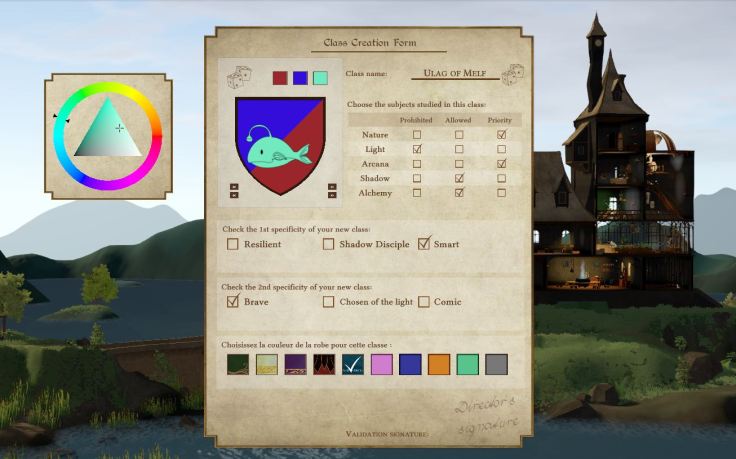This screenshot has width=736, height=459.
Task: Set Arcana subject to Allowed
Action: [459, 163]
